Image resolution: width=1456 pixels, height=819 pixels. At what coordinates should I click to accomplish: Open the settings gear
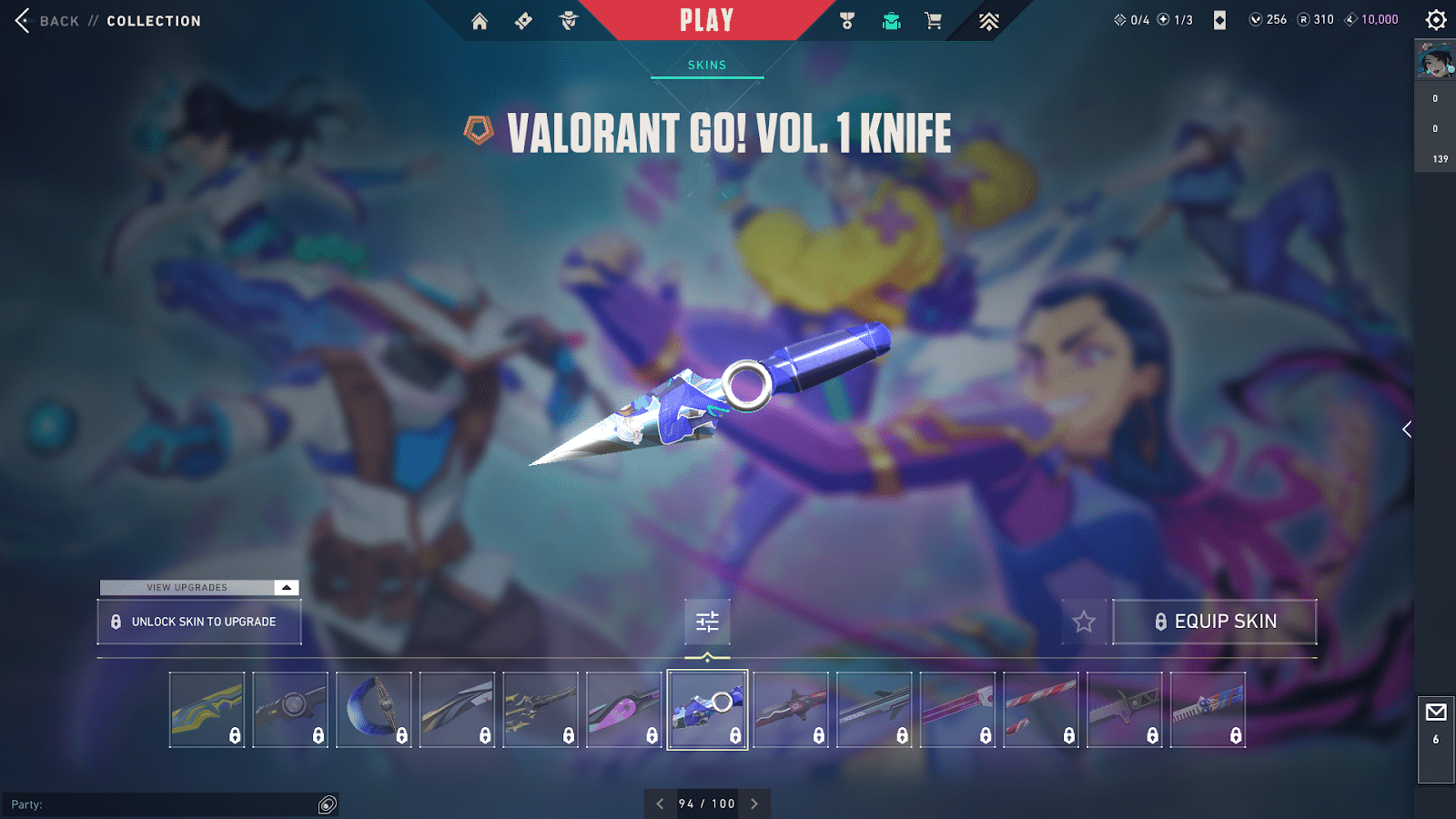[x=1436, y=20]
